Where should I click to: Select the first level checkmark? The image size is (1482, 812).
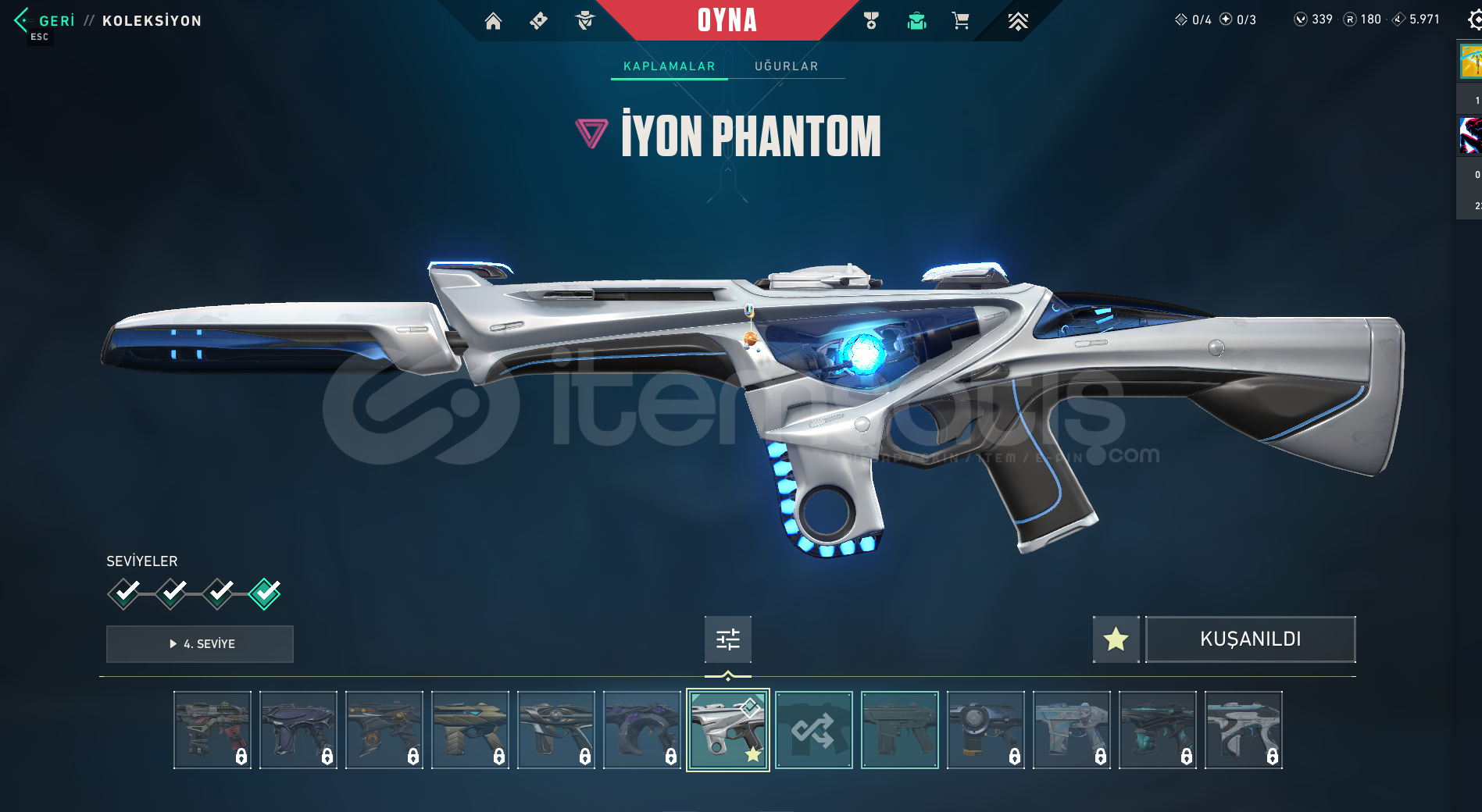[123, 593]
